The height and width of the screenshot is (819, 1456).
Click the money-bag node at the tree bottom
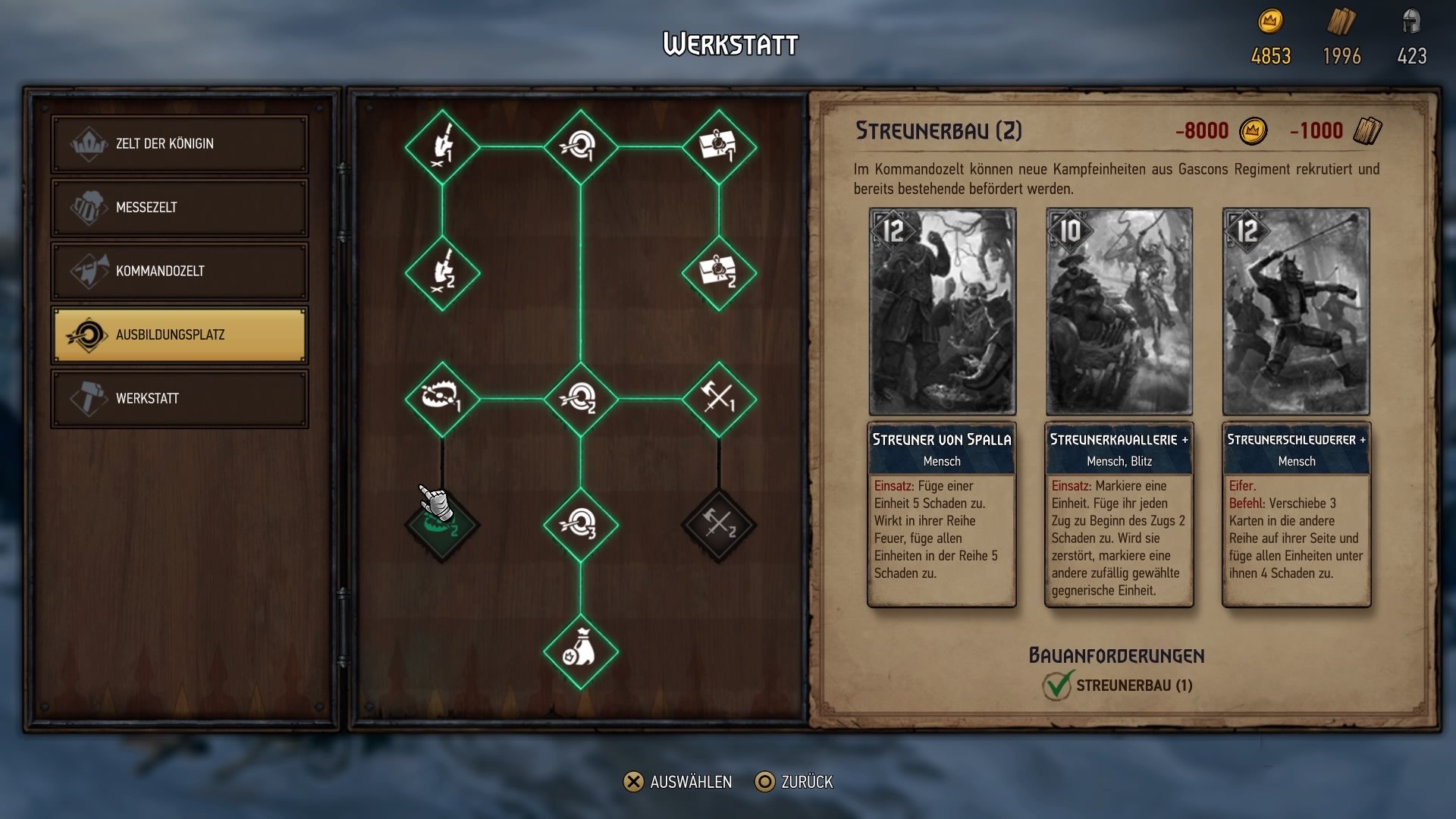[580, 651]
